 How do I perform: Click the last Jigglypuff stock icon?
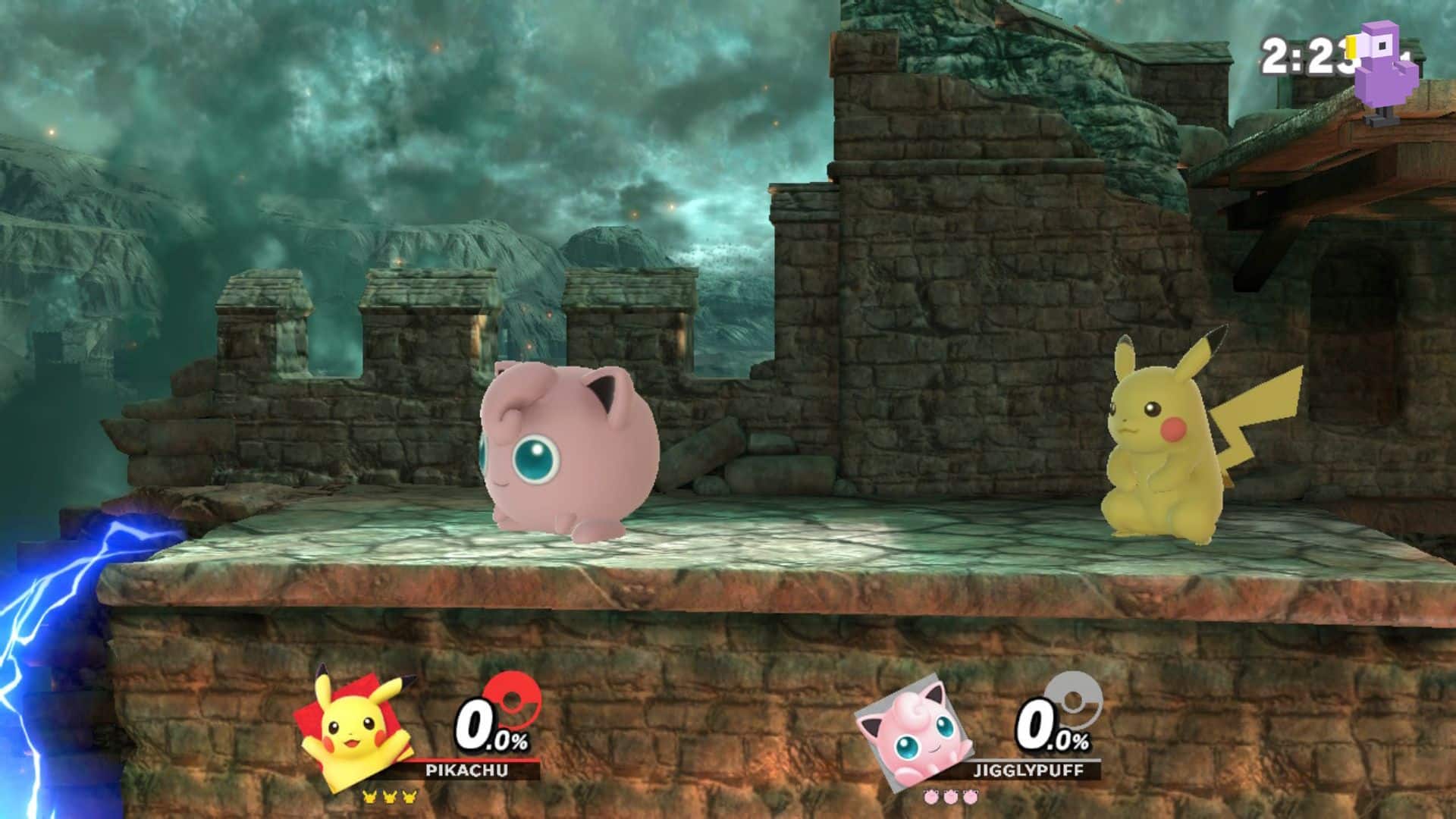click(970, 798)
